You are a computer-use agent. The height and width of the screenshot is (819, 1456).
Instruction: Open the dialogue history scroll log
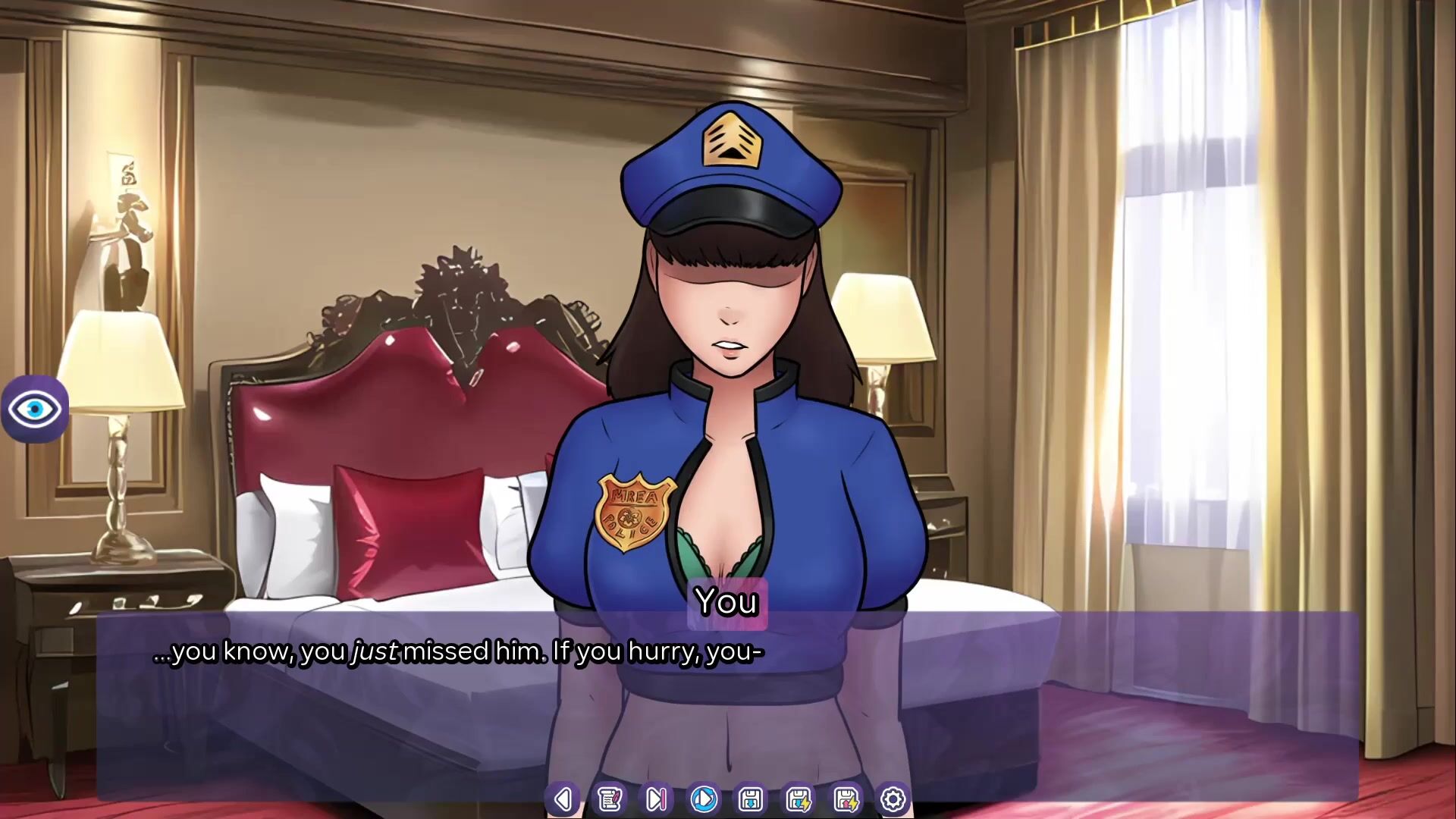(x=610, y=799)
